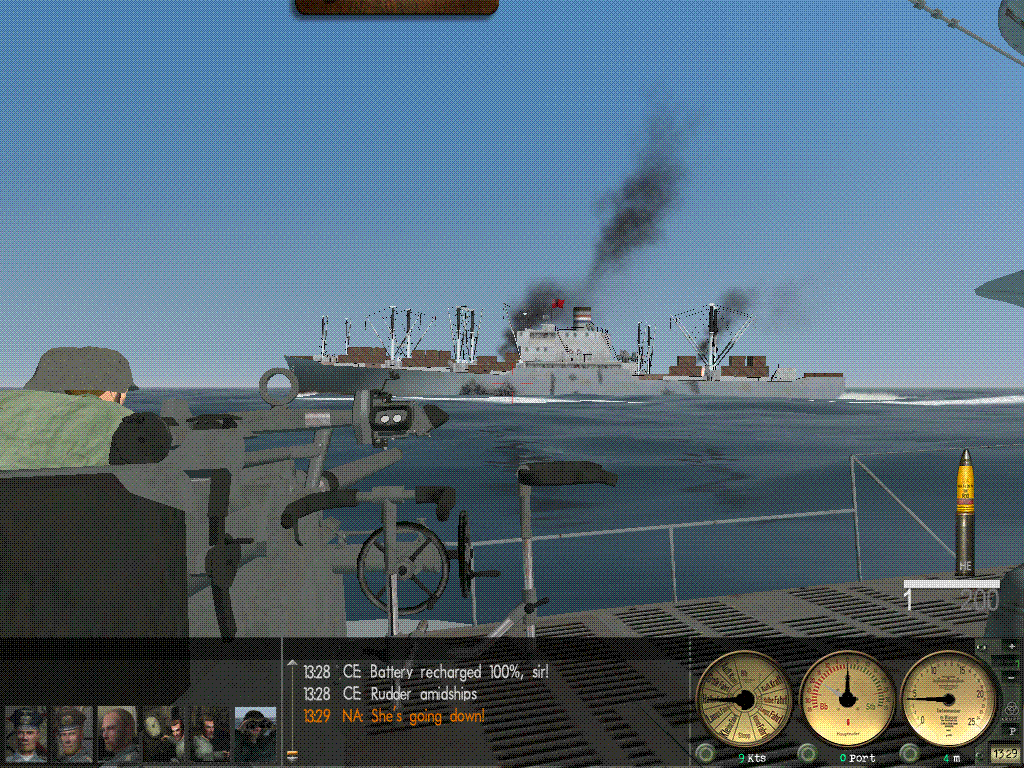This screenshot has height=768, width=1024.
Task: Select the HE shell ammunition type
Action: pos(965,512)
